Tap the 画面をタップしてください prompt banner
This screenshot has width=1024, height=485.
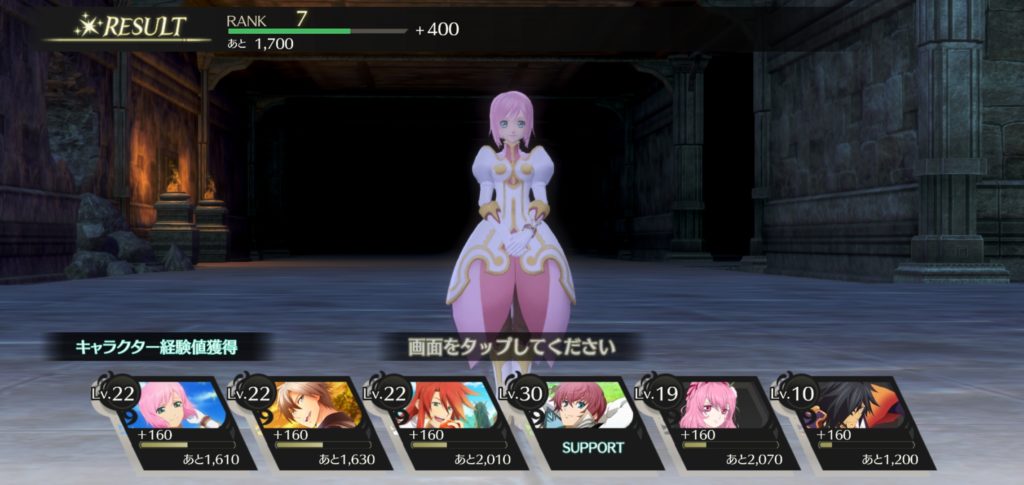[511, 348]
